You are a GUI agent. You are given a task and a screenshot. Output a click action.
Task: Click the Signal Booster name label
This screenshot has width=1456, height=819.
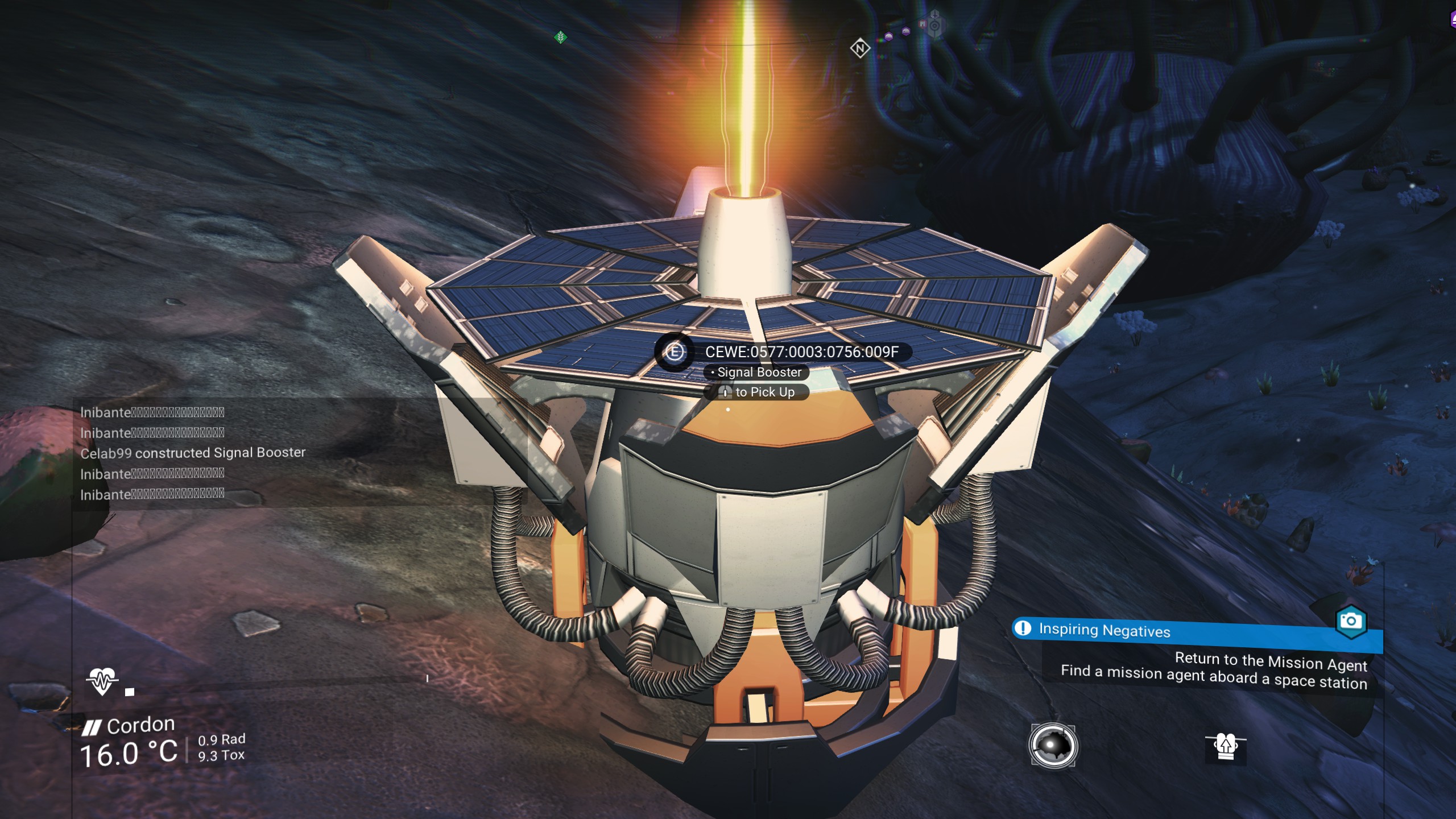[x=759, y=373]
